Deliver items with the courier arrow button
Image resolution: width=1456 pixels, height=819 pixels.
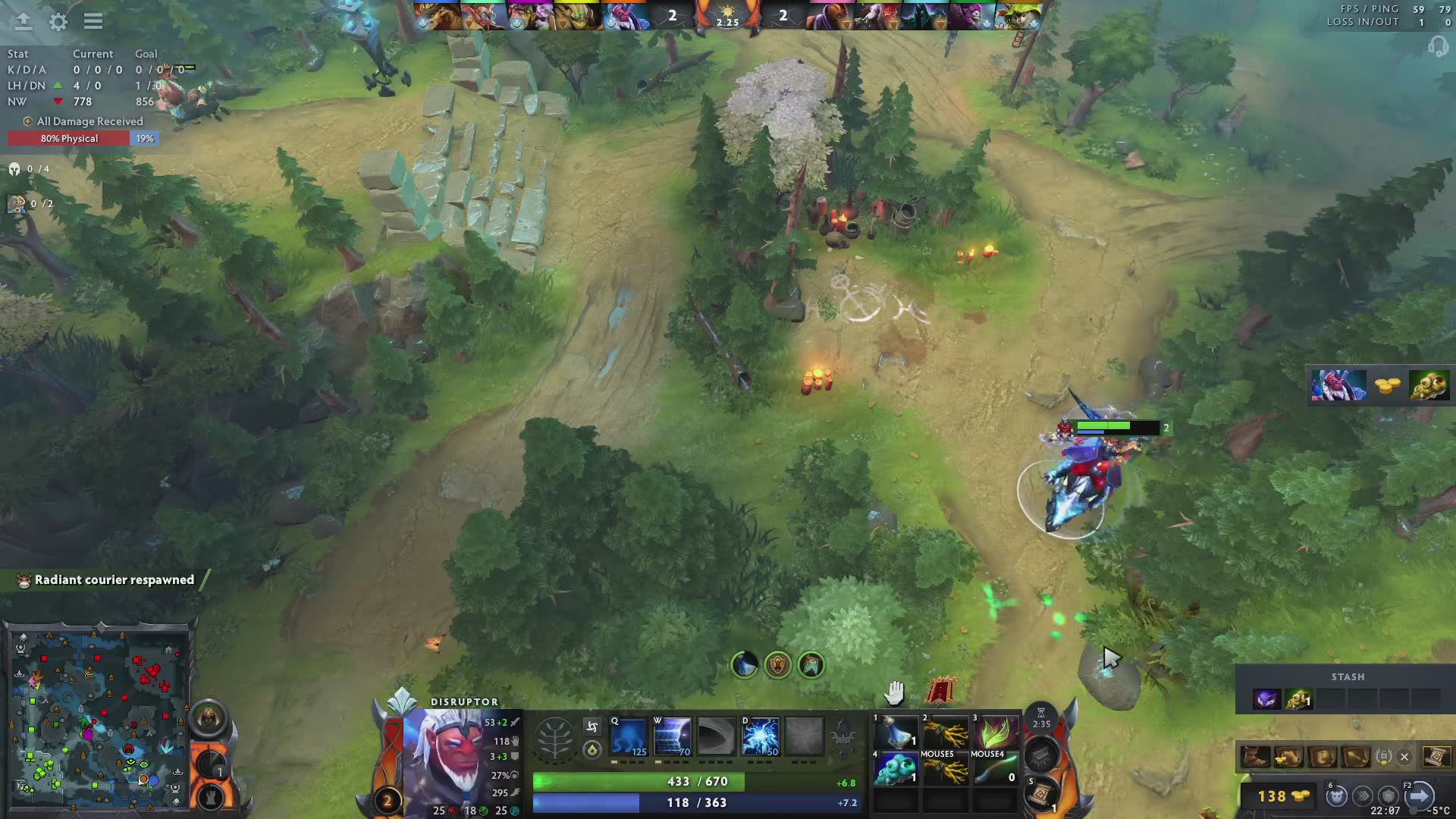[x=1420, y=796]
